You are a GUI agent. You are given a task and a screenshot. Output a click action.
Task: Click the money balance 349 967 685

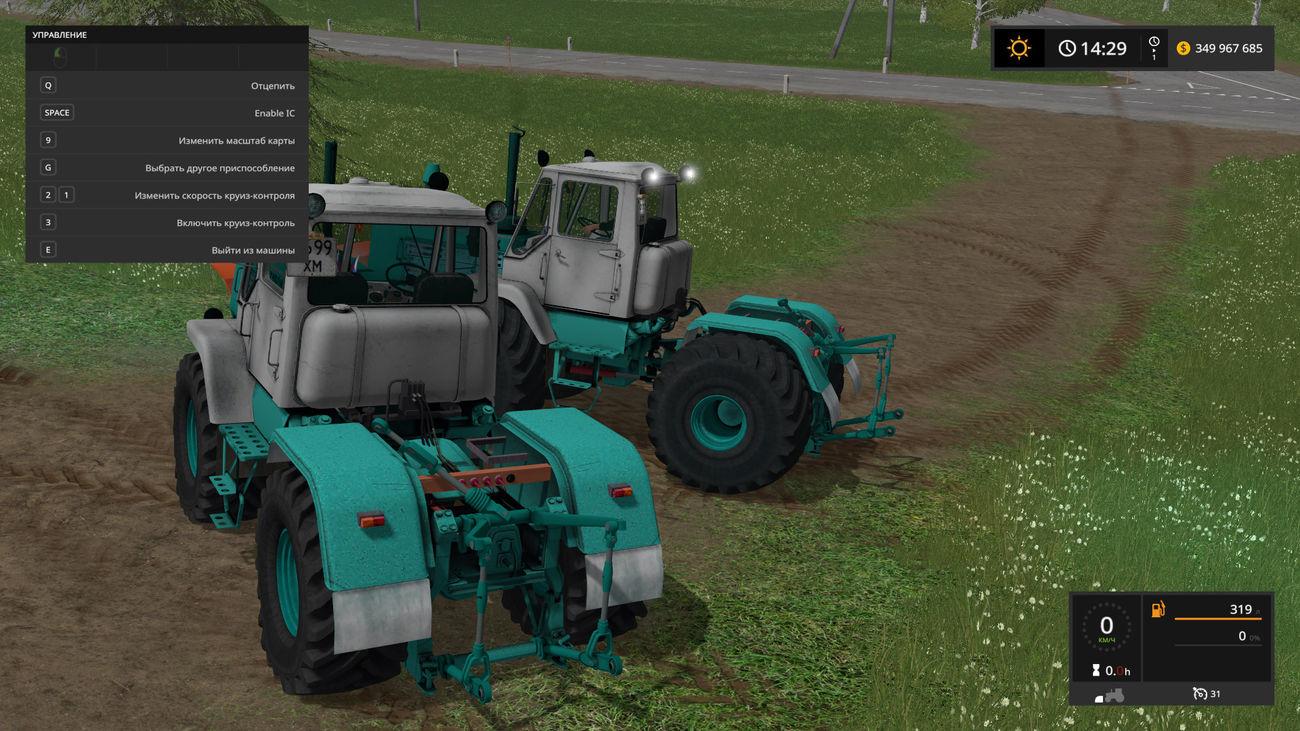[1227, 47]
